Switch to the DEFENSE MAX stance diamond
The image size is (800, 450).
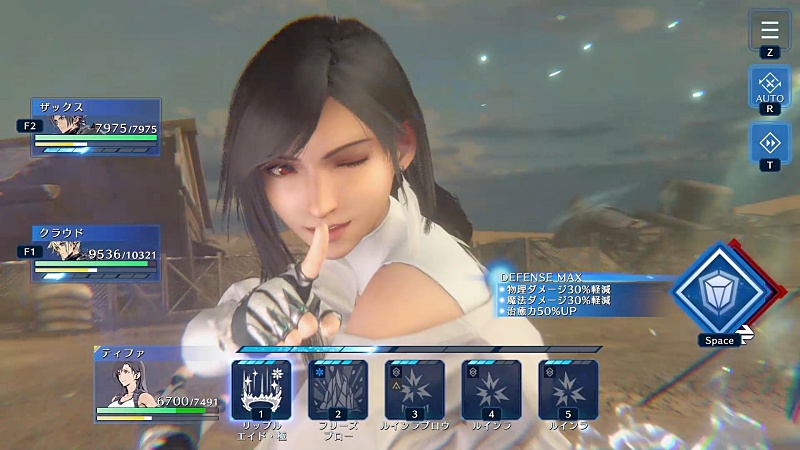(x=719, y=289)
